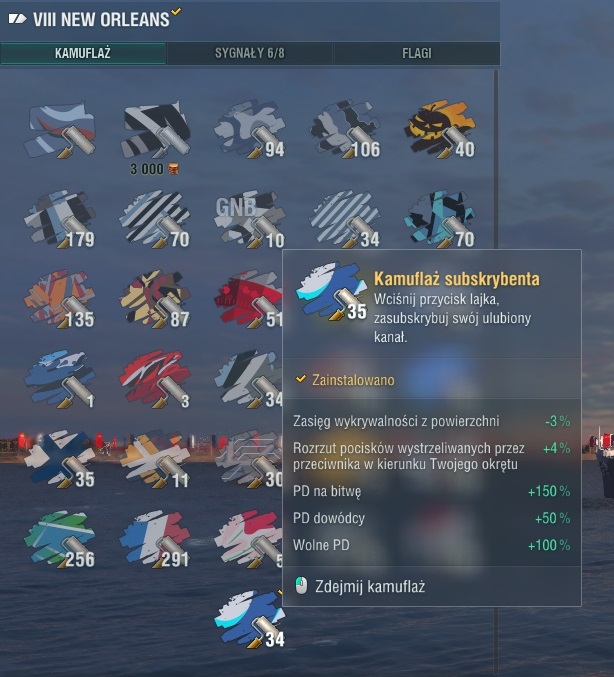Select the blue camouflage with 1 in stock
614x677 pixels.
[x=60, y=379]
